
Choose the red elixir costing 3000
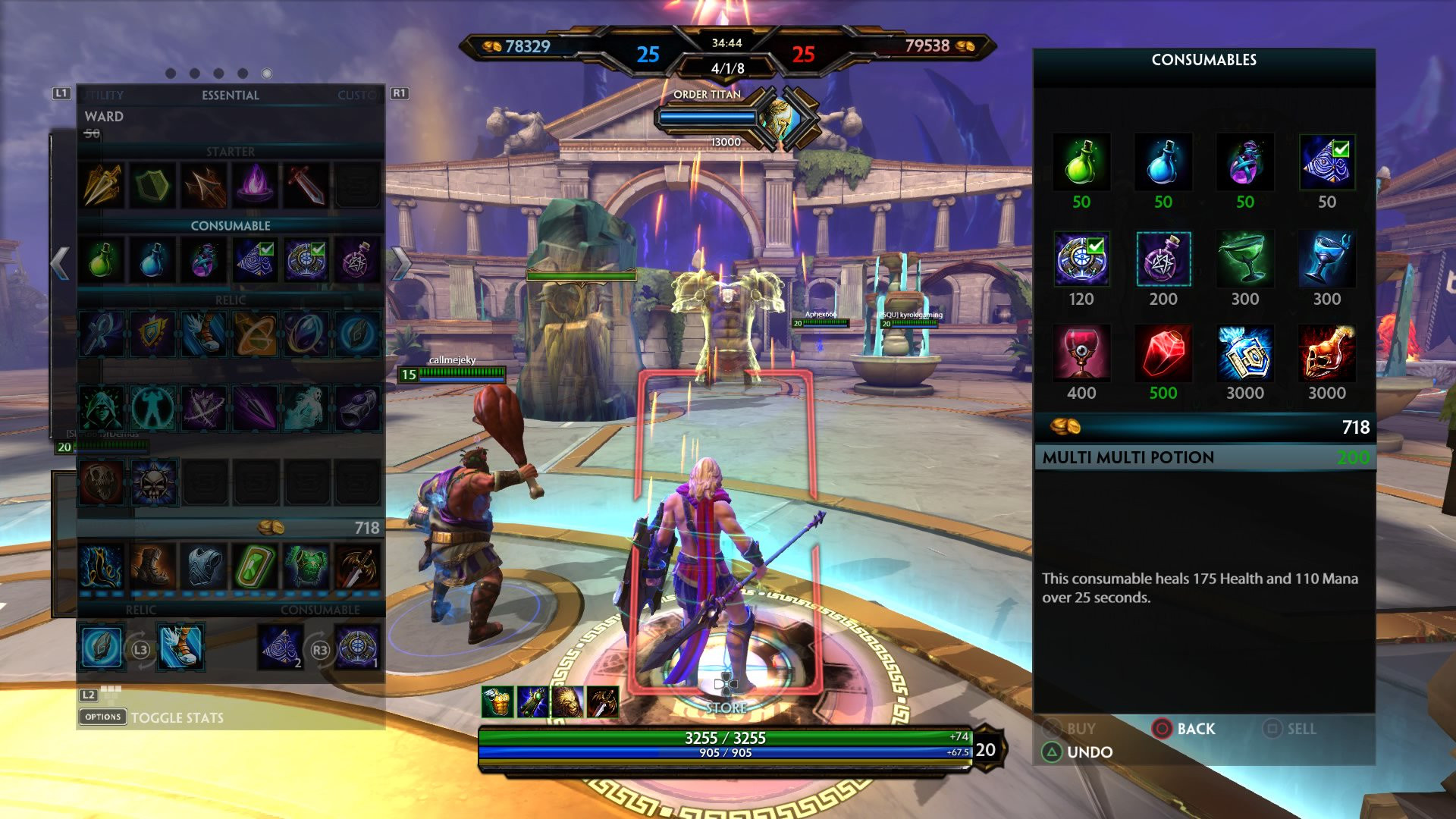pyautogui.click(x=1326, y=353)
